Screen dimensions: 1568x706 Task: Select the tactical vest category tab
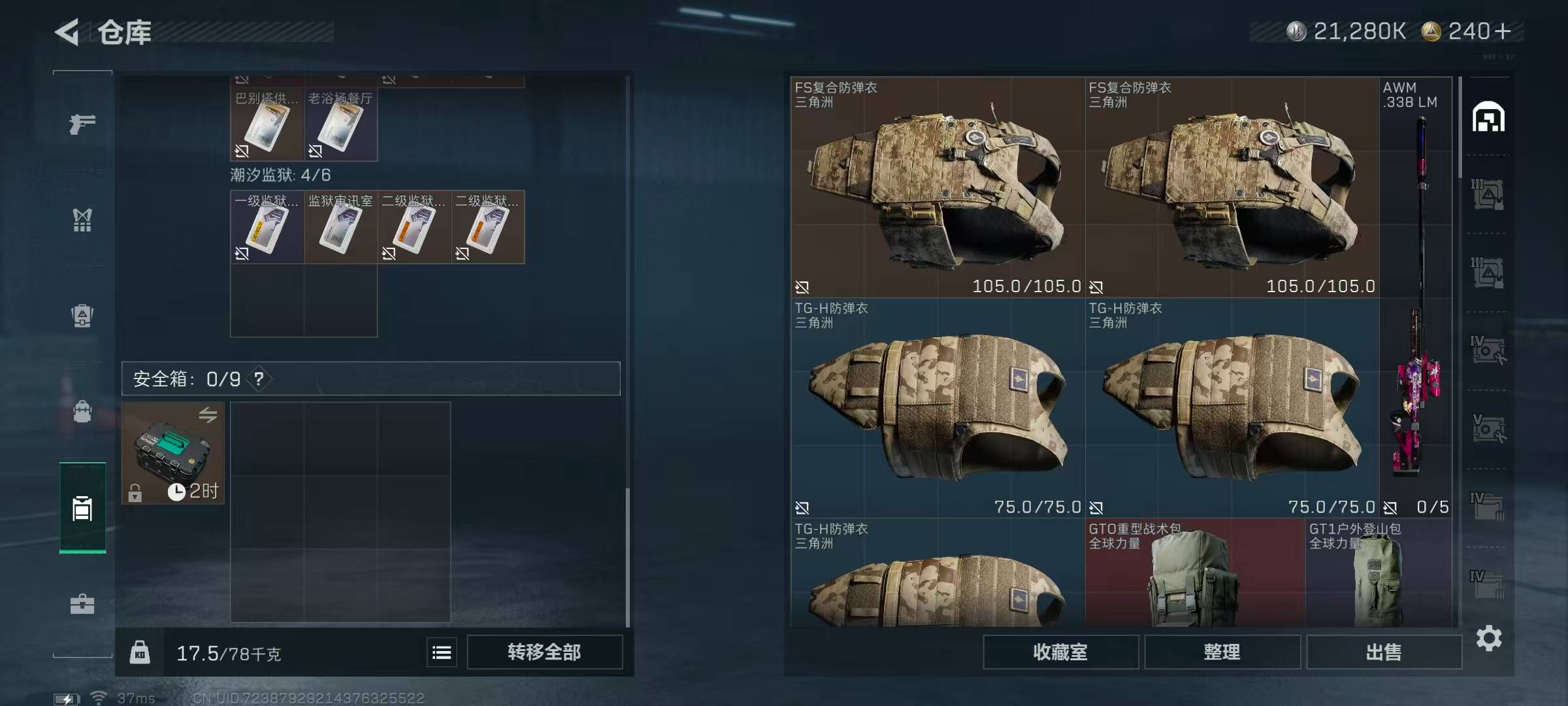pyautogui.click(x=82, y=220)
